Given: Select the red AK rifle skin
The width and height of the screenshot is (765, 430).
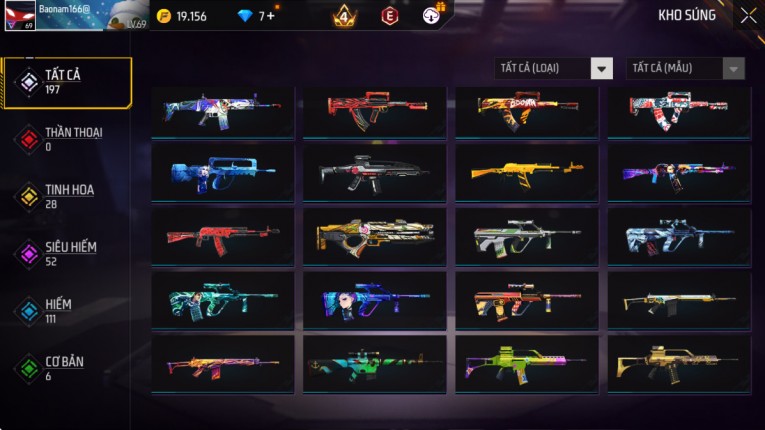Looking at the screenshot, I should pos(223,237).
